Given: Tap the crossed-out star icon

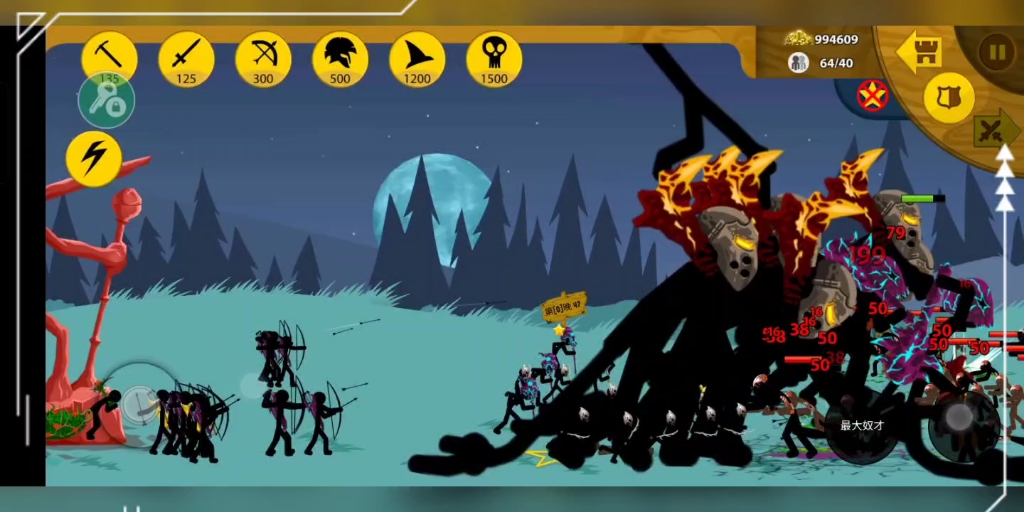Looking at the screenshot, I should [872, 95].
